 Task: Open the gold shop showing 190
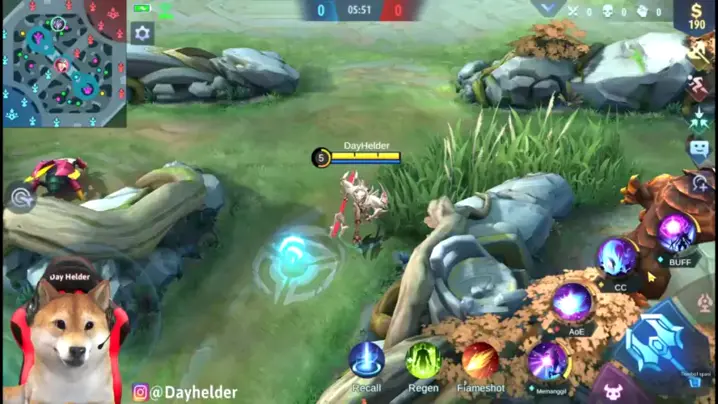[x=696, y=16]
